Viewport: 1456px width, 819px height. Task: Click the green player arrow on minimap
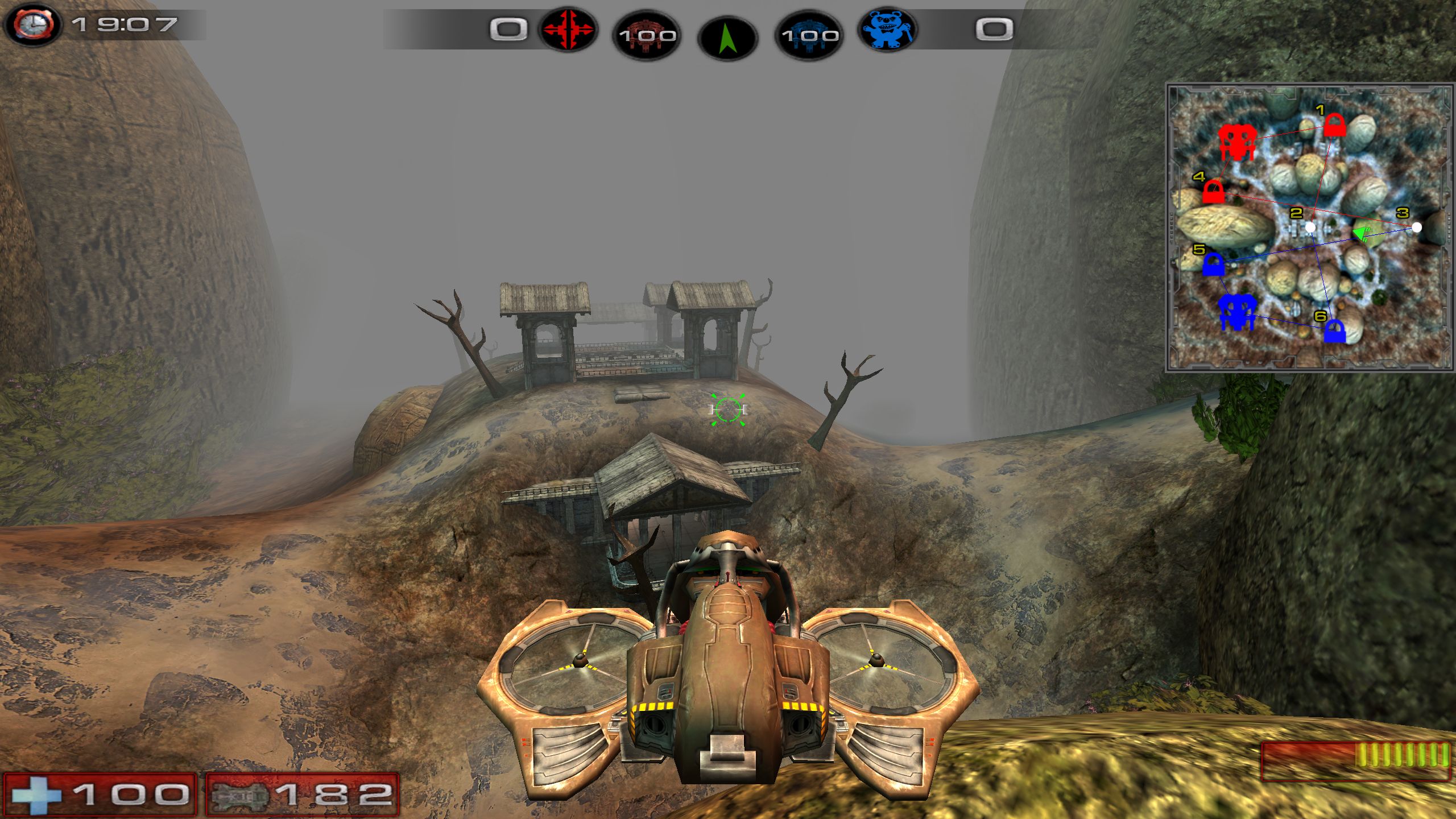click(x=1363, y=233)
